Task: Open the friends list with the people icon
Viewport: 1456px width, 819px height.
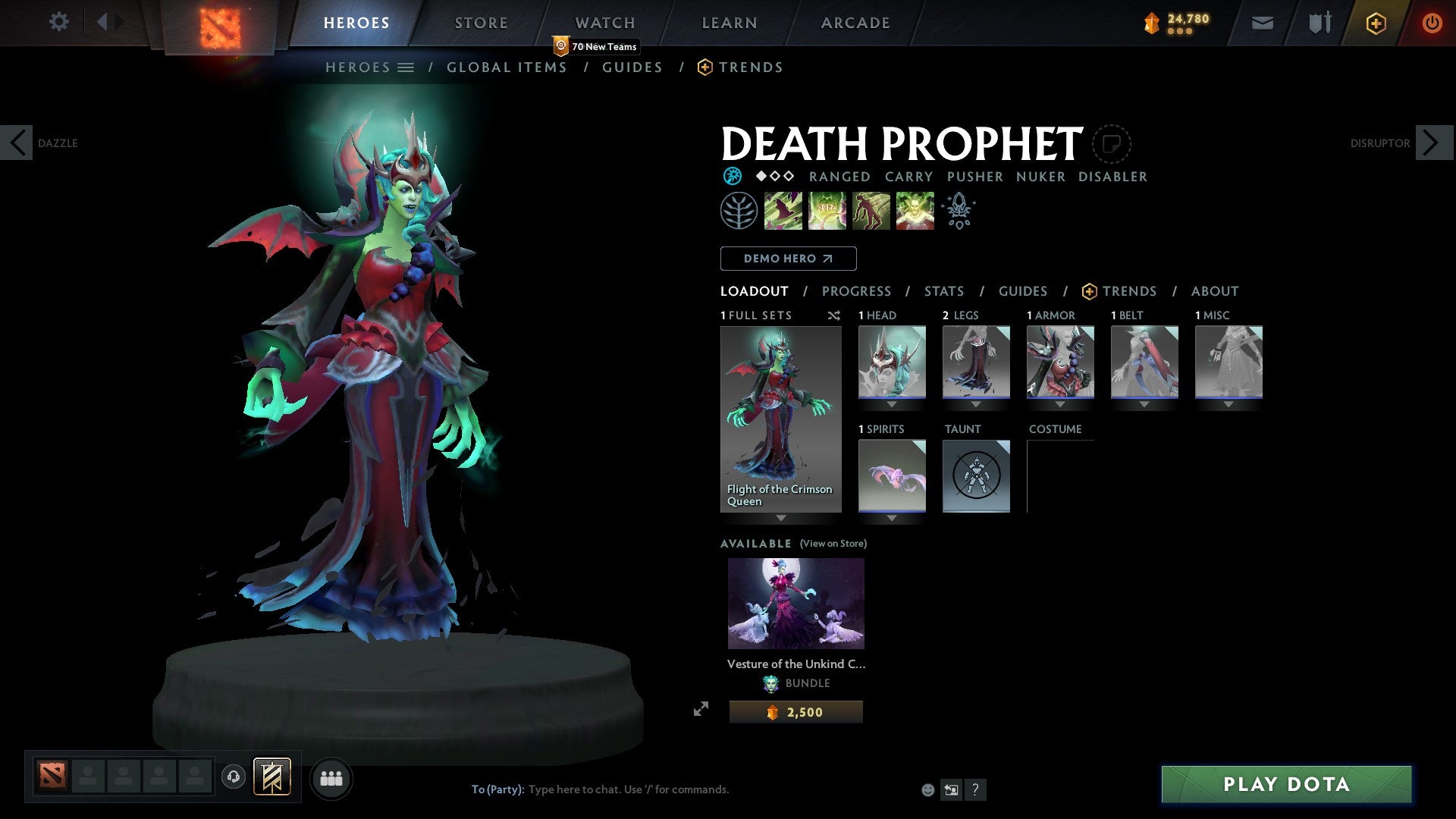Action: click(x=331, y=778)
